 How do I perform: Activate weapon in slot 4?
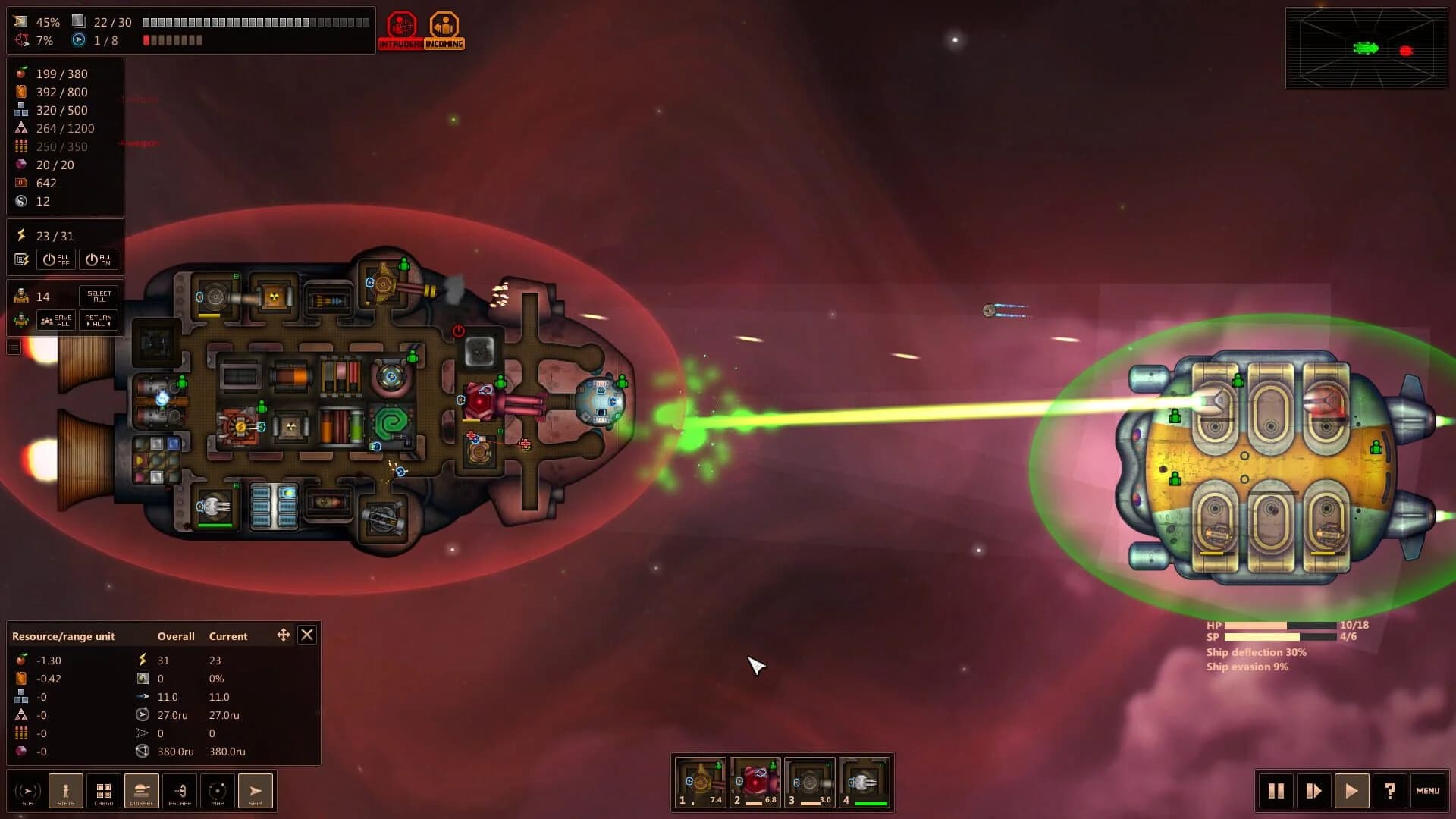[864, 781]
